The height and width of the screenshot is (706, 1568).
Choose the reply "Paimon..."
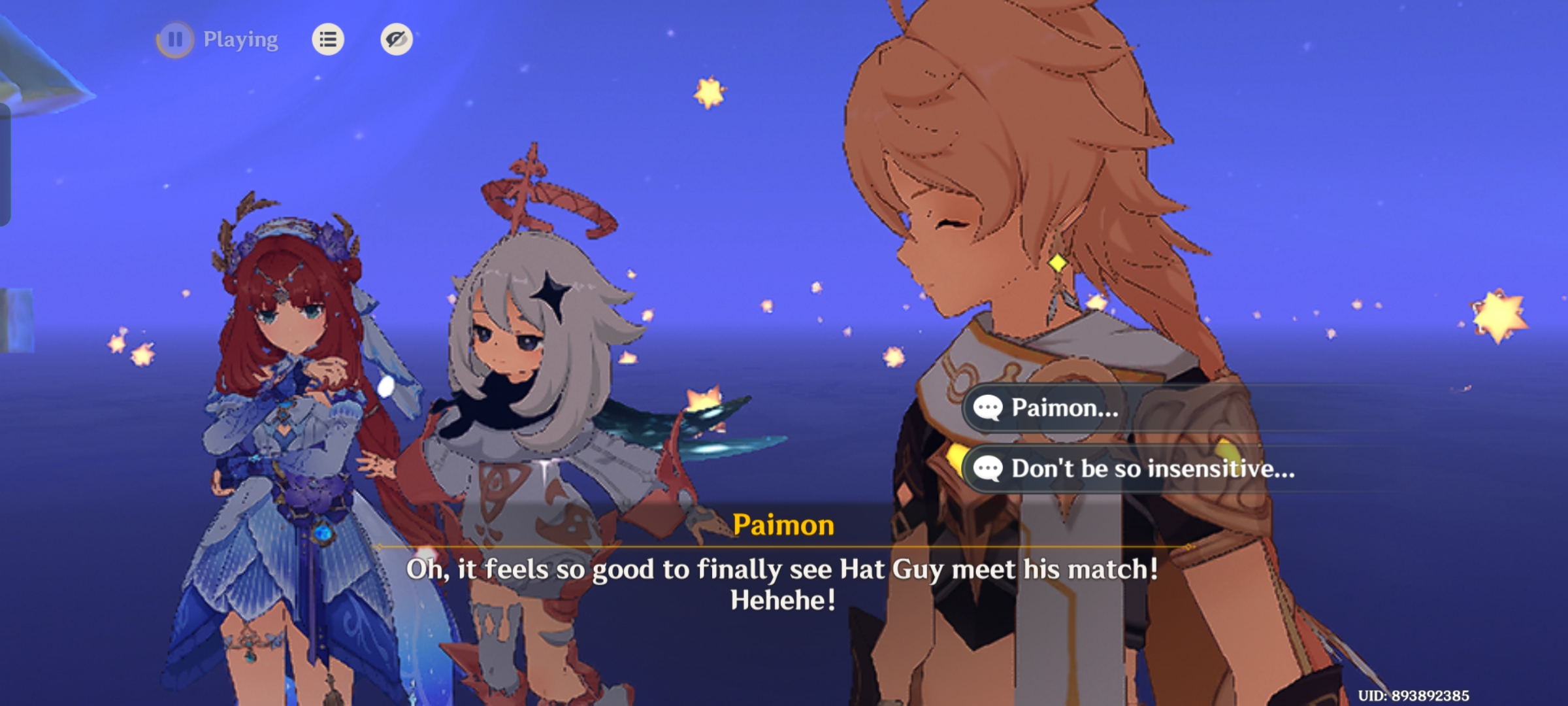pos(1065,409)
